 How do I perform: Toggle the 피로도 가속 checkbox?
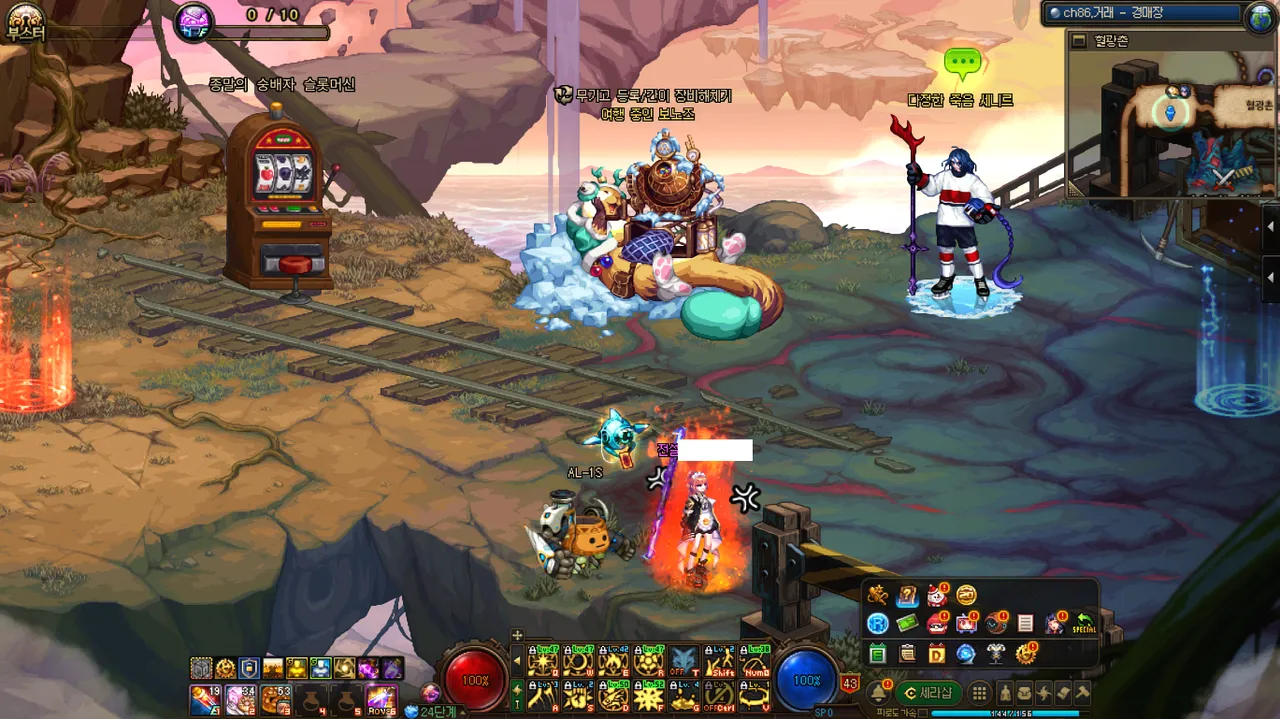pyautogui.click(x=923, y=713)
